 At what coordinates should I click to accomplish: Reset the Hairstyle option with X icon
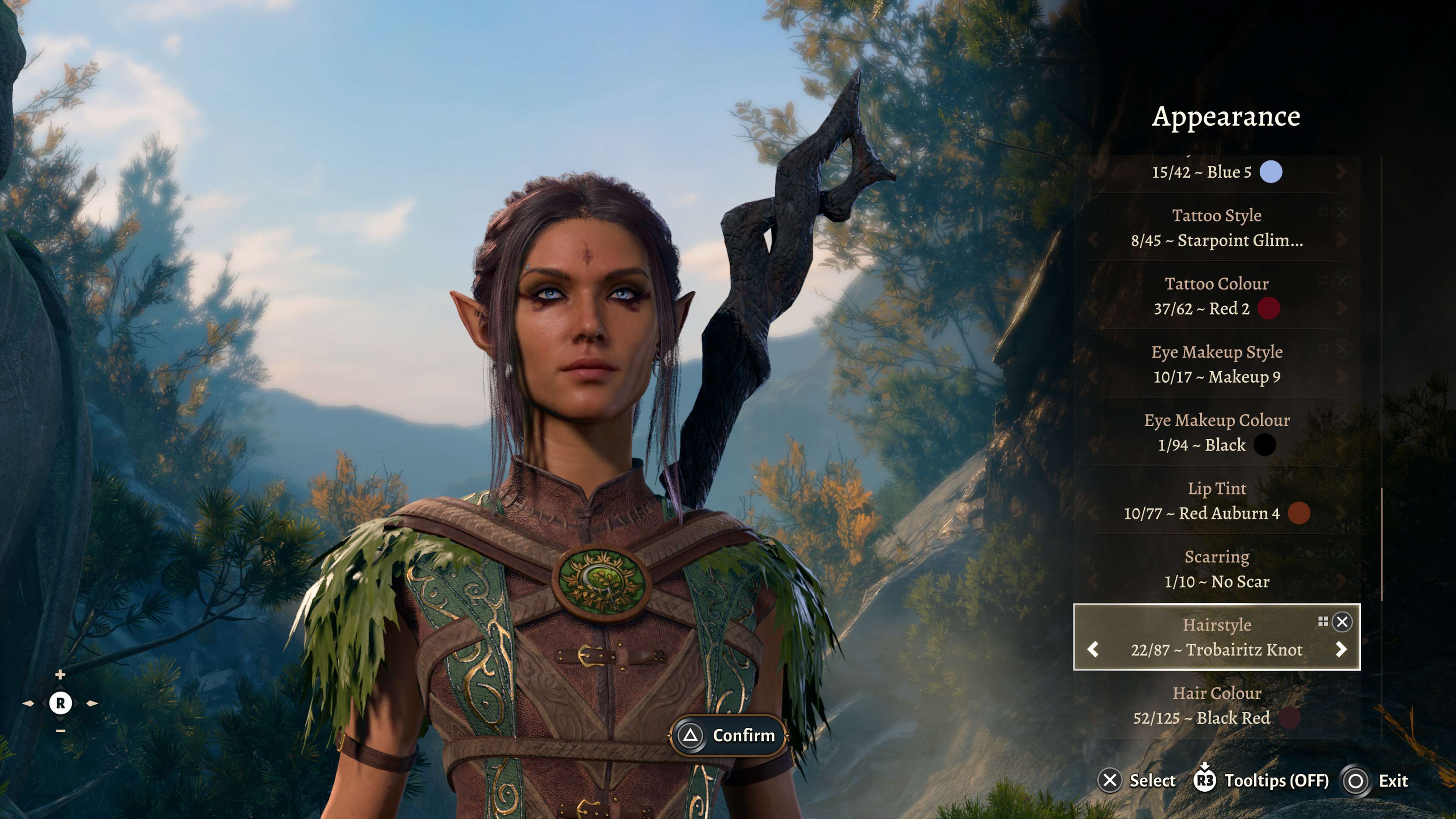tap(1342, 622)
